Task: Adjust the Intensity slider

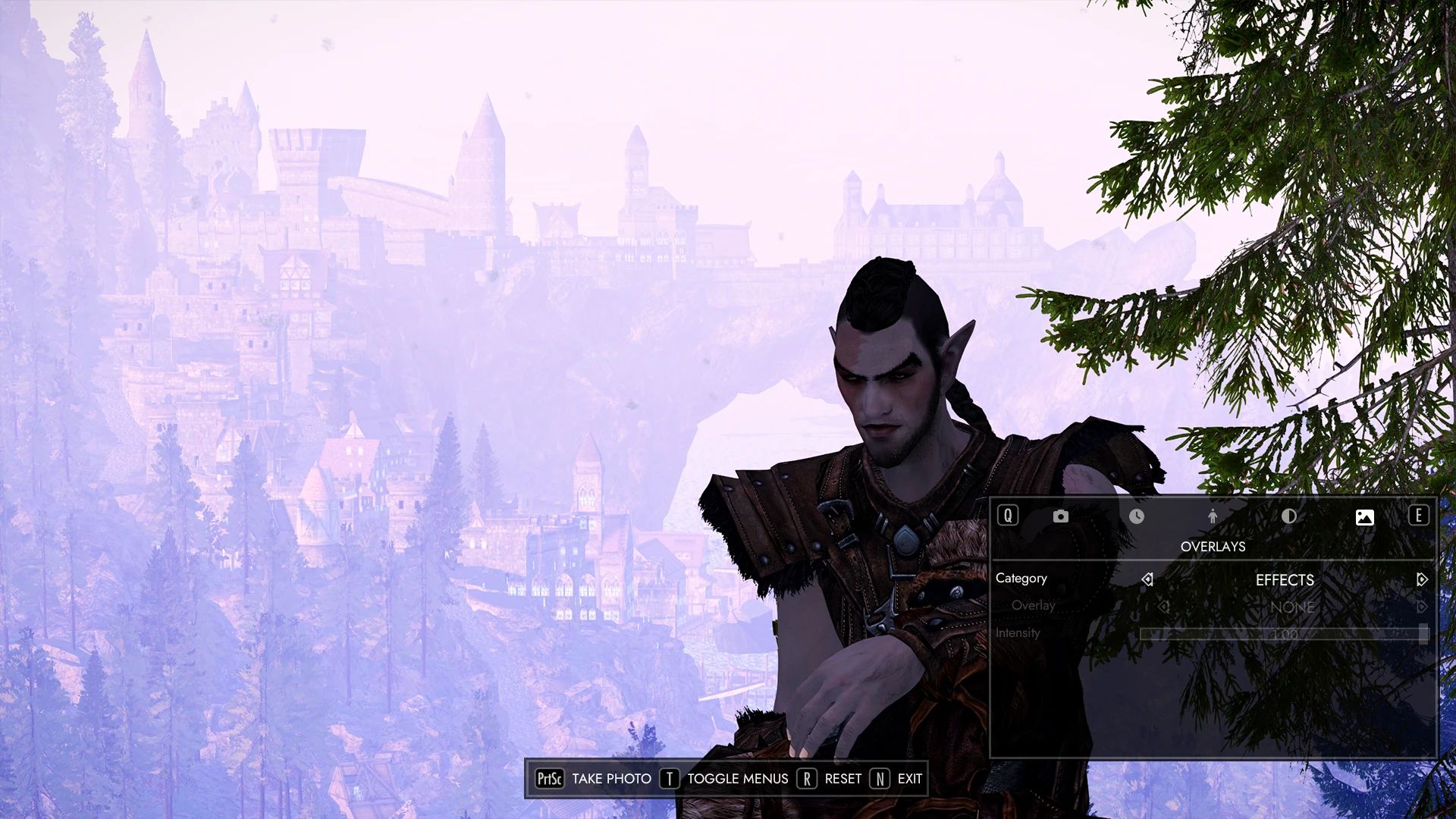Action: tap(1284, 634)
